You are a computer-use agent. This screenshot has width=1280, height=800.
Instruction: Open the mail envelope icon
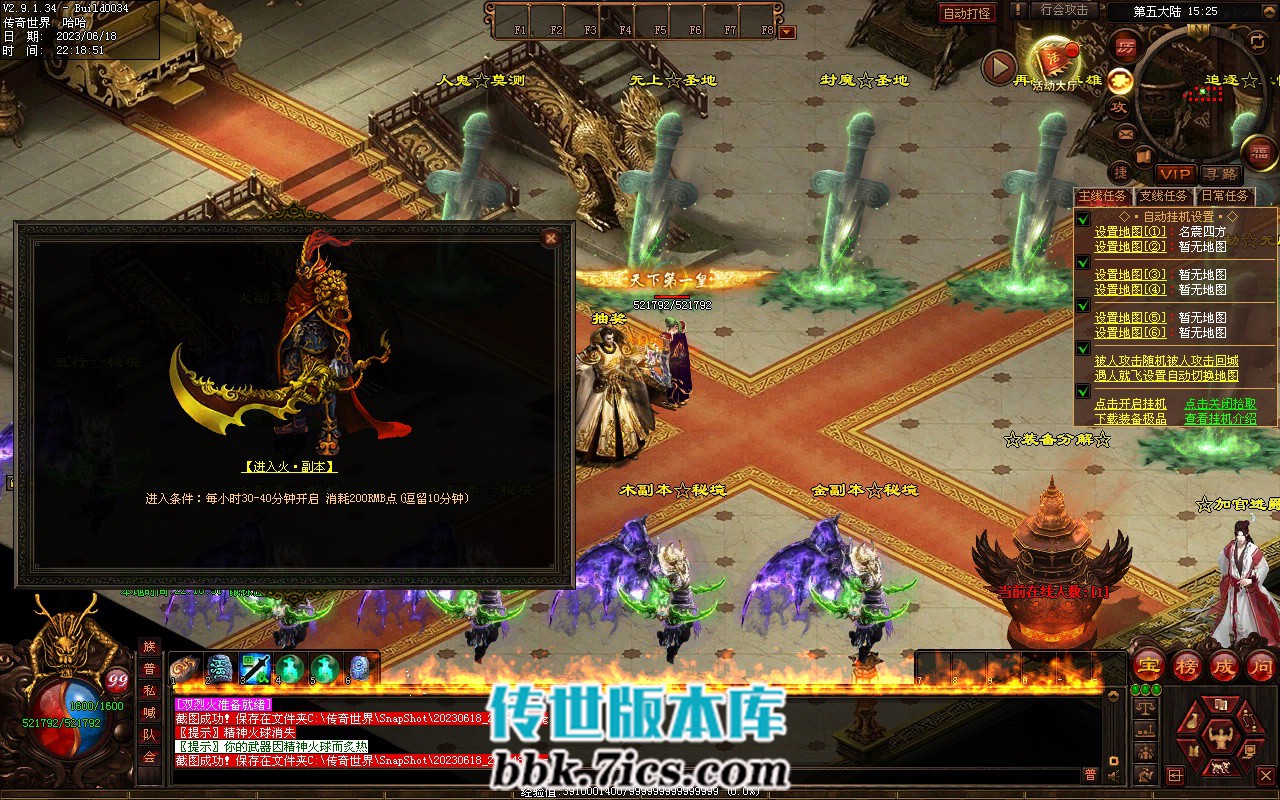[x=1126, y=134]
